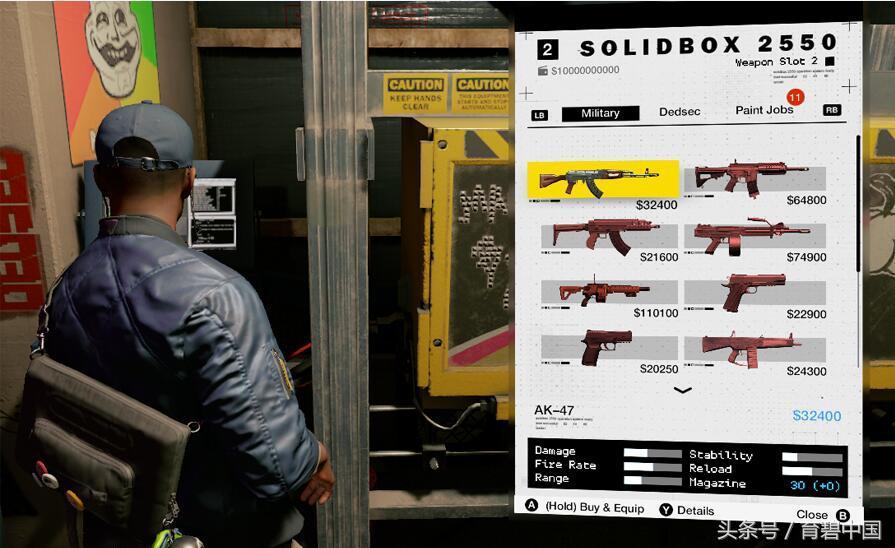Image resolution: width=895 pixels, height=548 pixels.
Task: Switch to the Military tab
Action: (x=600, y=114)
